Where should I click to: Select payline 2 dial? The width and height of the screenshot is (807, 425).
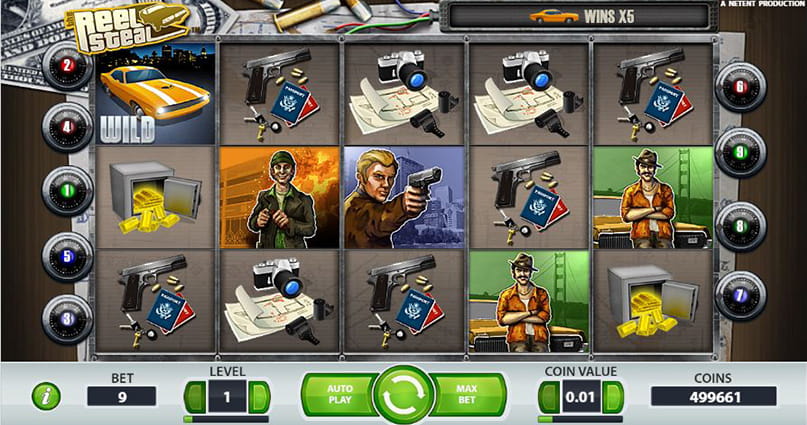tap(67, 67)
